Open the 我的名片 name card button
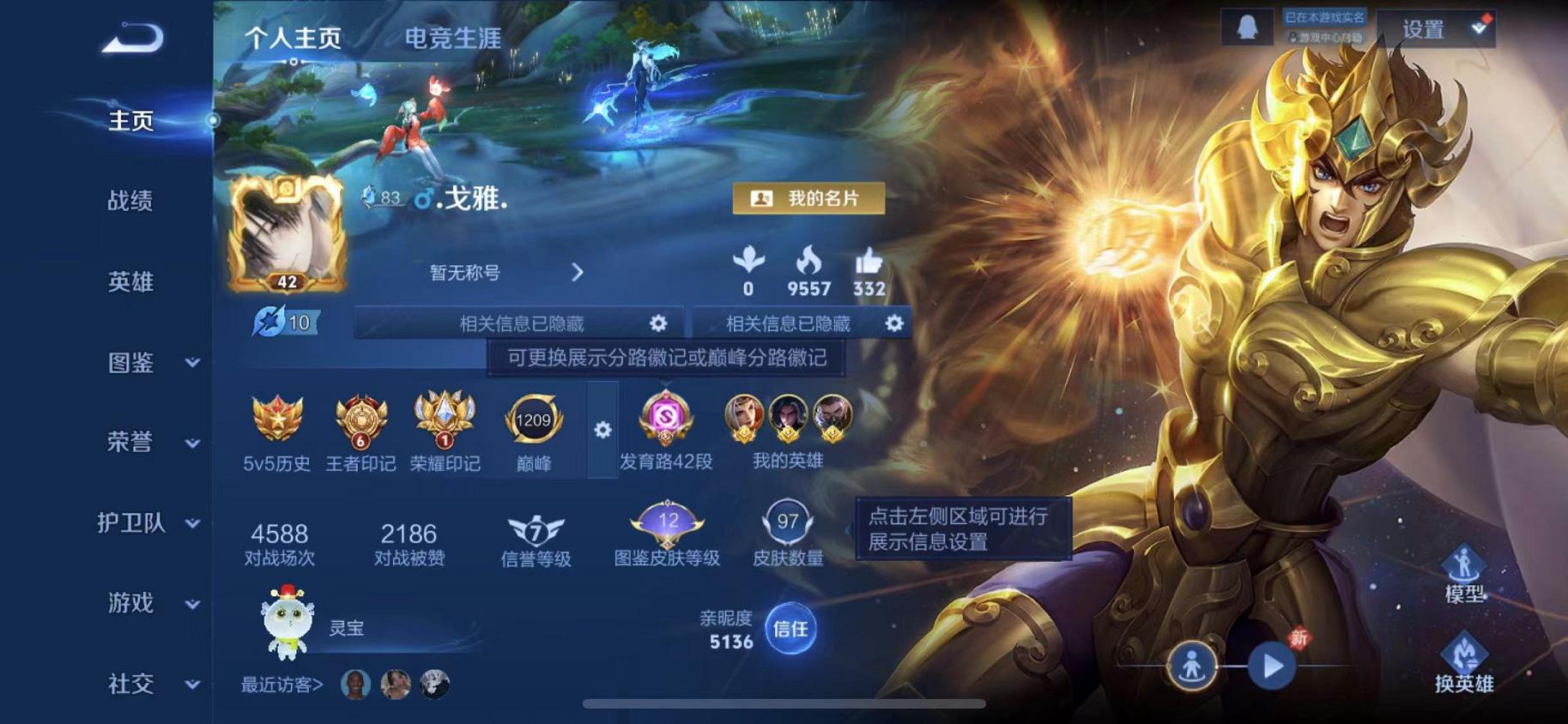Image resolution: width=1568 pixels, height=724 pixels. pos(808,199)
